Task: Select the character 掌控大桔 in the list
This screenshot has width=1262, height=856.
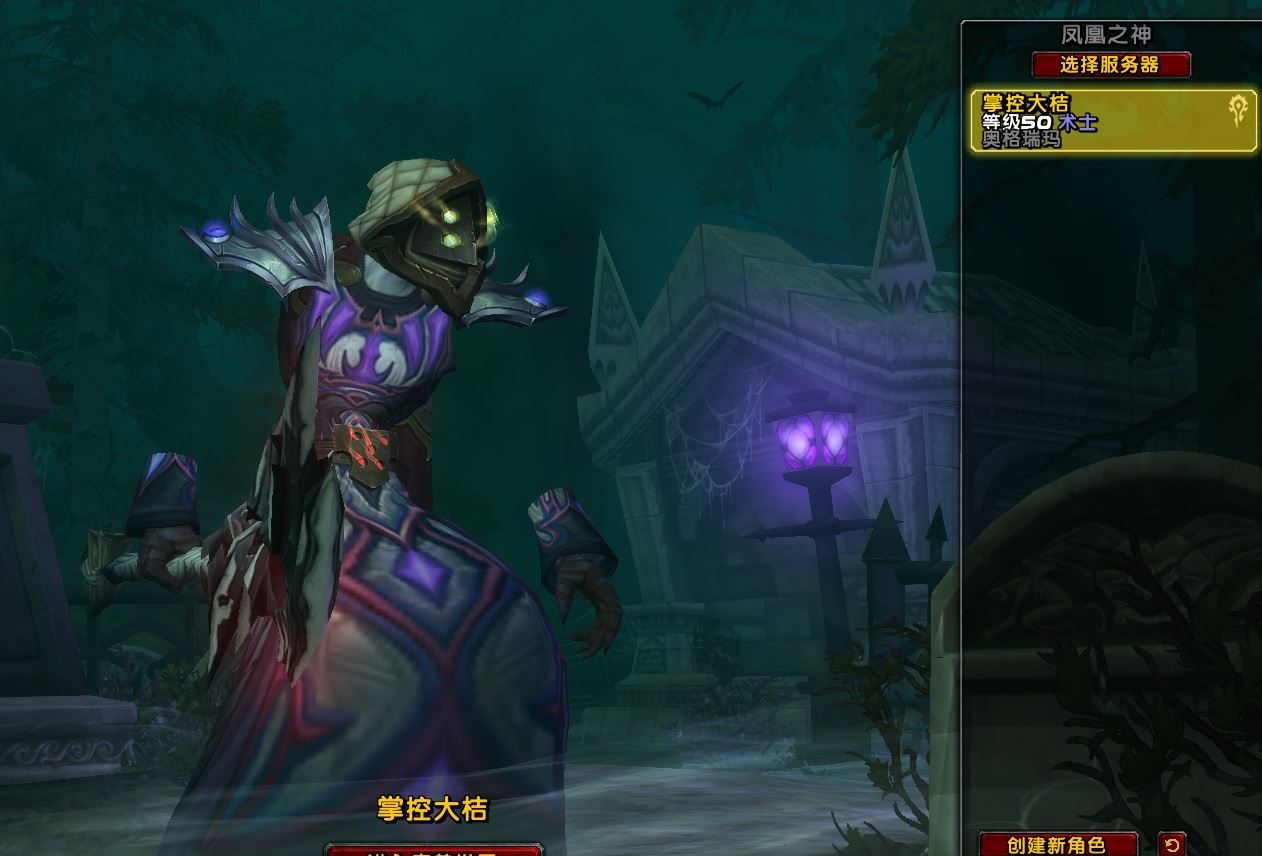Action: point(1113,121)
